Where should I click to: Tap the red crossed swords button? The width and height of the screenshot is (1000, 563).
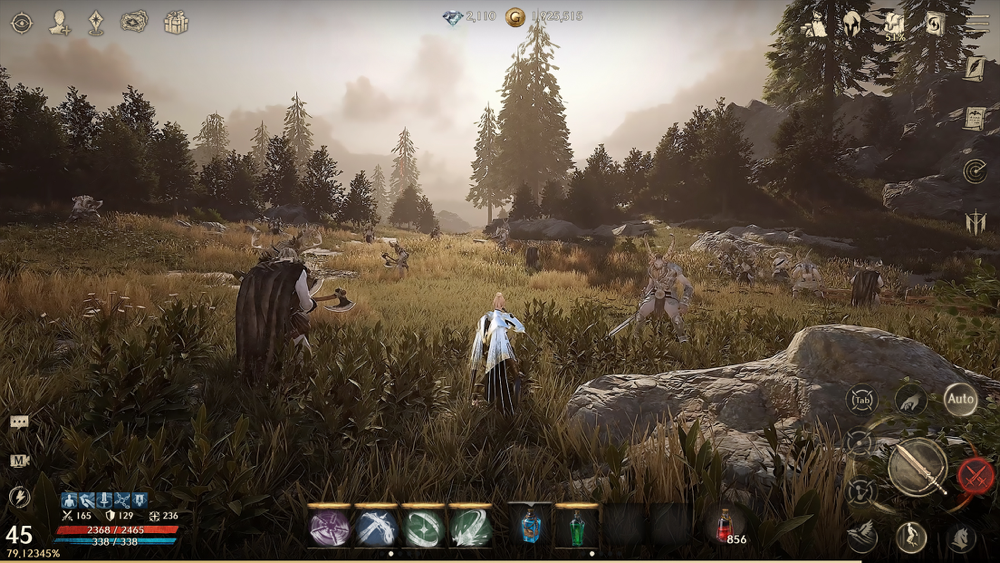click(x=976, y=475)
